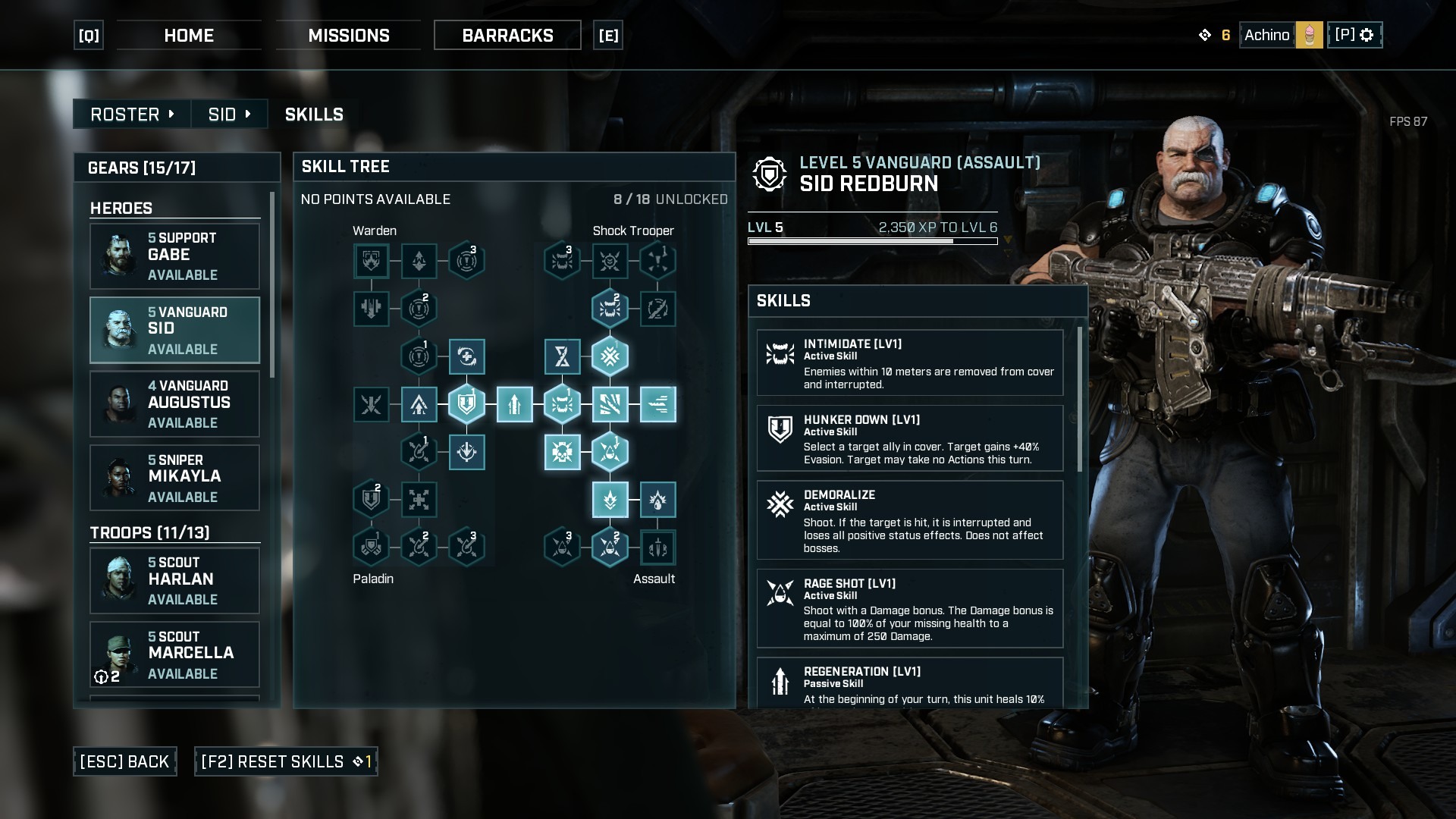Viewport: 1456px width, 819px height.
Task: Click the hourglass skill node
Action: [562, 356]
